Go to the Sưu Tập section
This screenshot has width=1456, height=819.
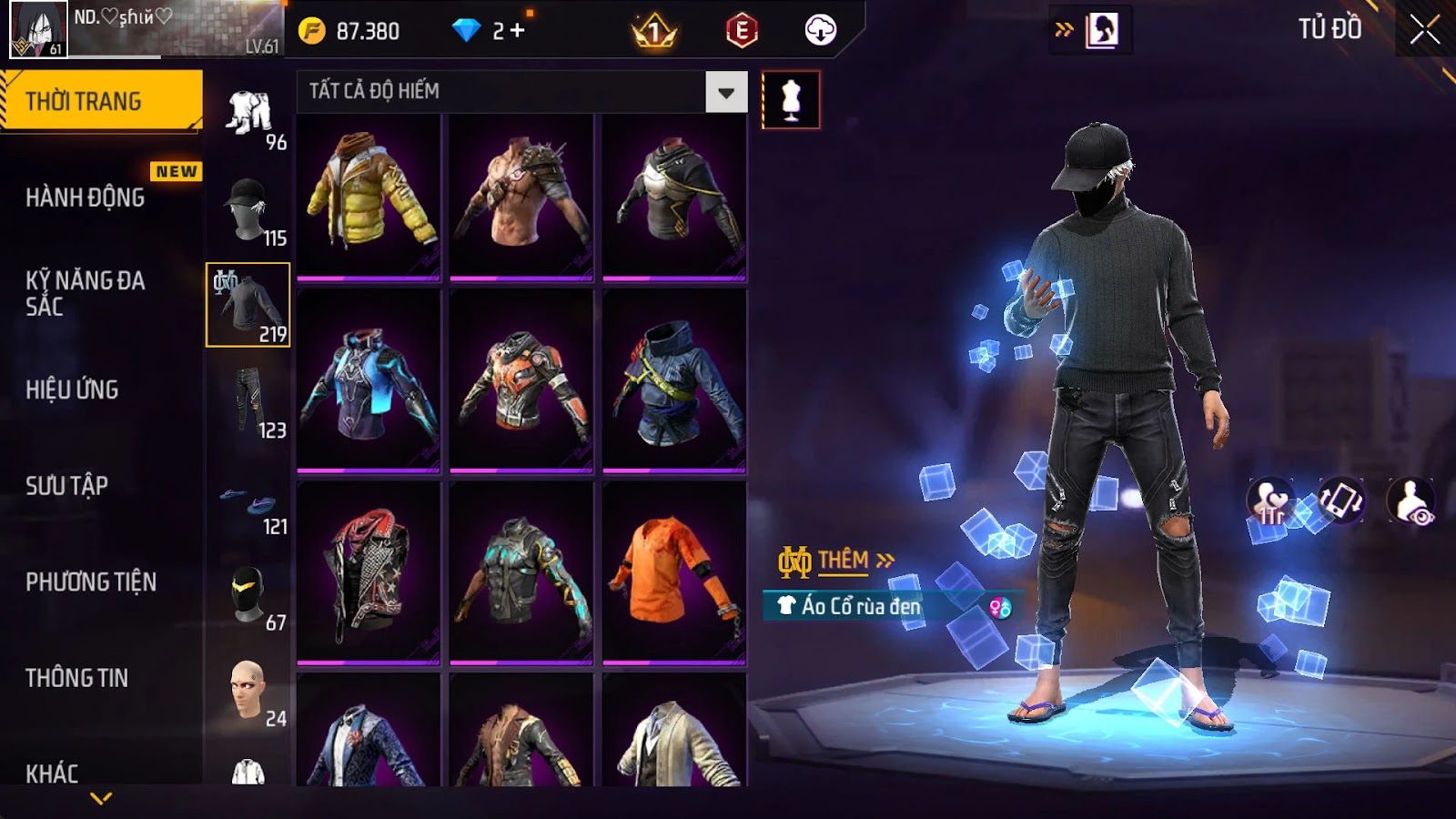point(67,486)
